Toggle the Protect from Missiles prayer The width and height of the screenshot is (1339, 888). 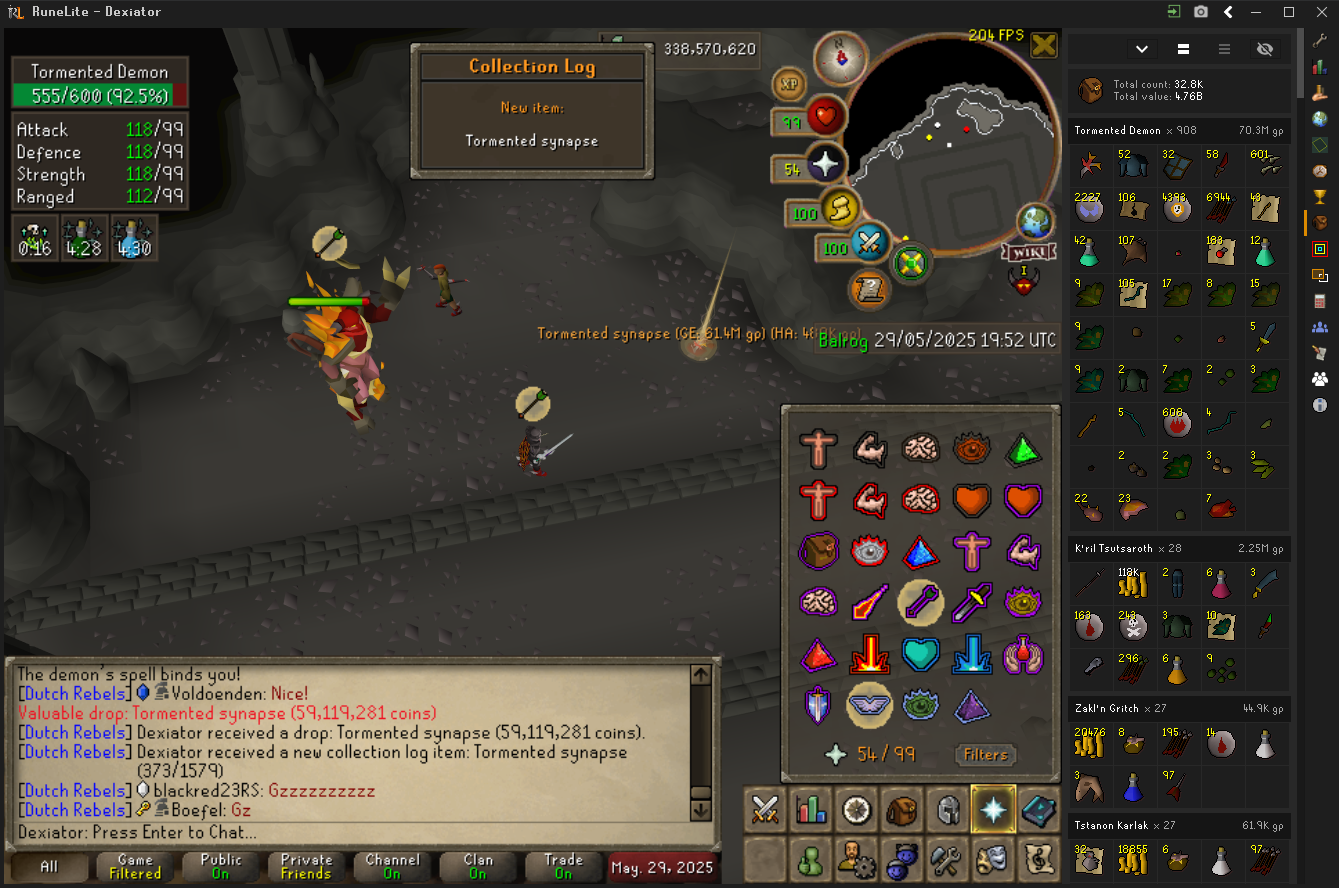tap(918, 600)
